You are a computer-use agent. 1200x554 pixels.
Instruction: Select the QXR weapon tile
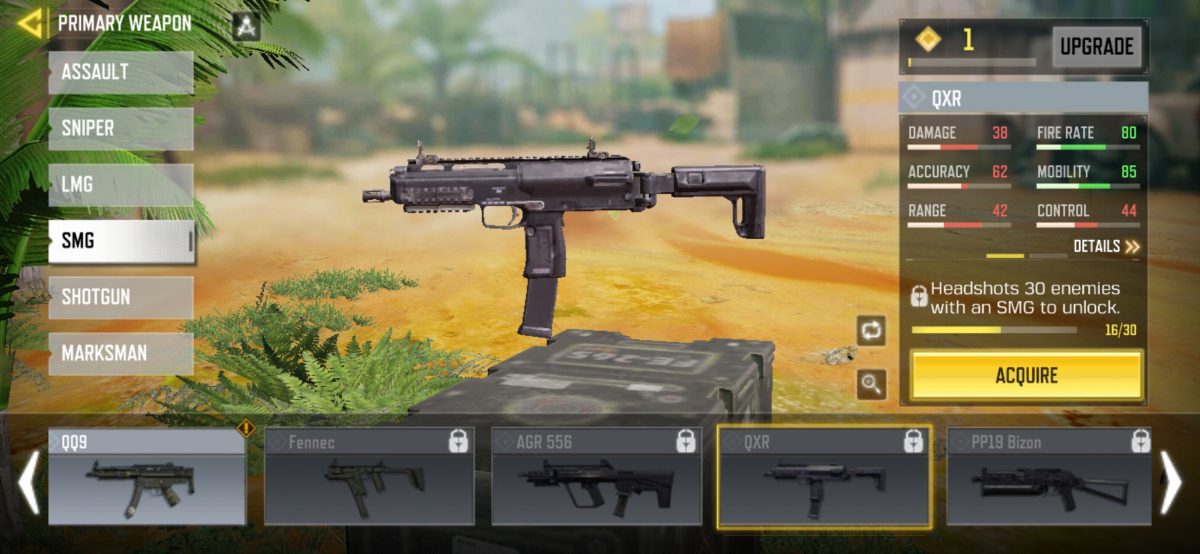click(824, 476)
